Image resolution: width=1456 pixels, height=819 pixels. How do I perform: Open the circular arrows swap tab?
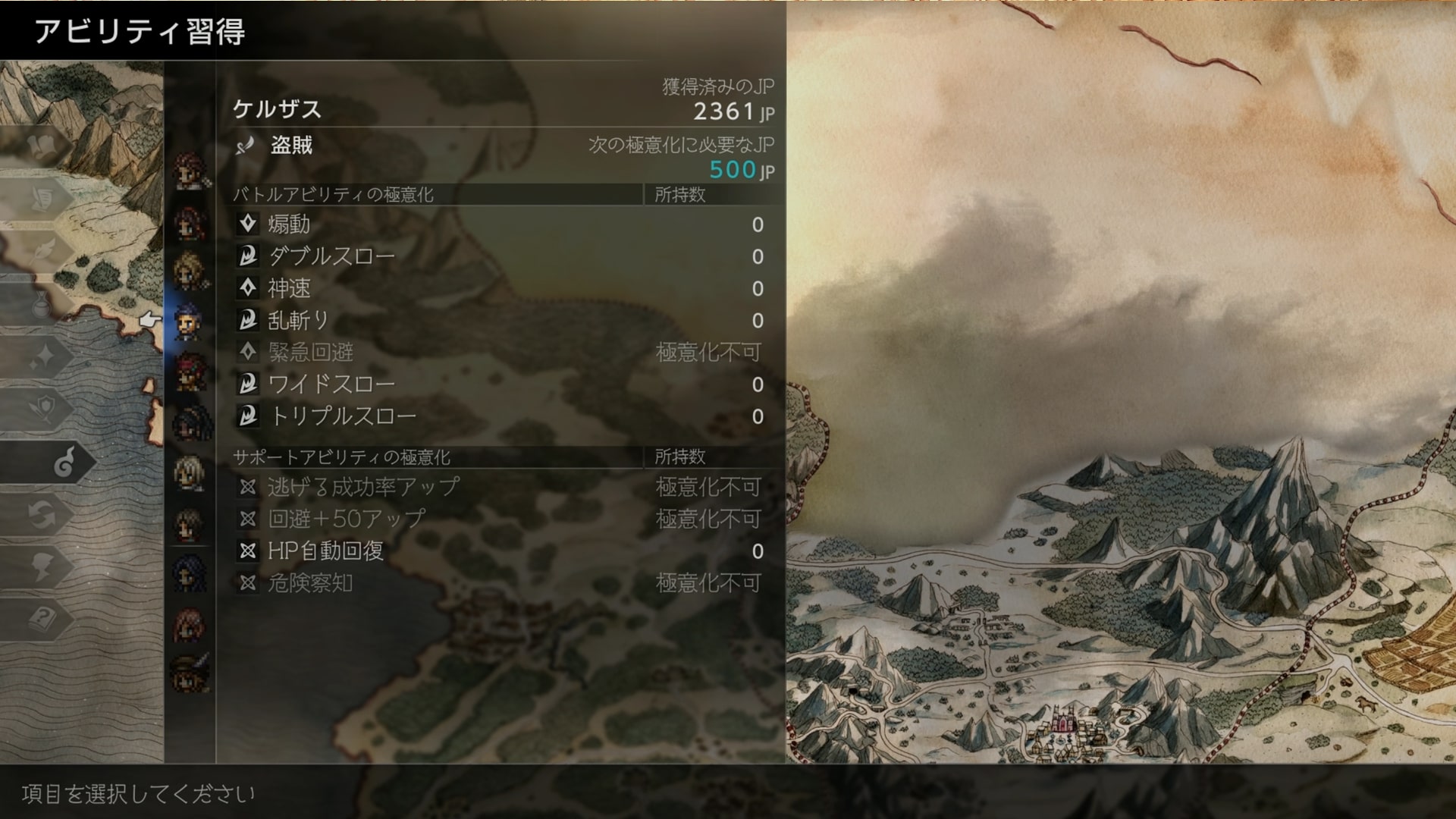pyautogui.click(x=42, y=514)
